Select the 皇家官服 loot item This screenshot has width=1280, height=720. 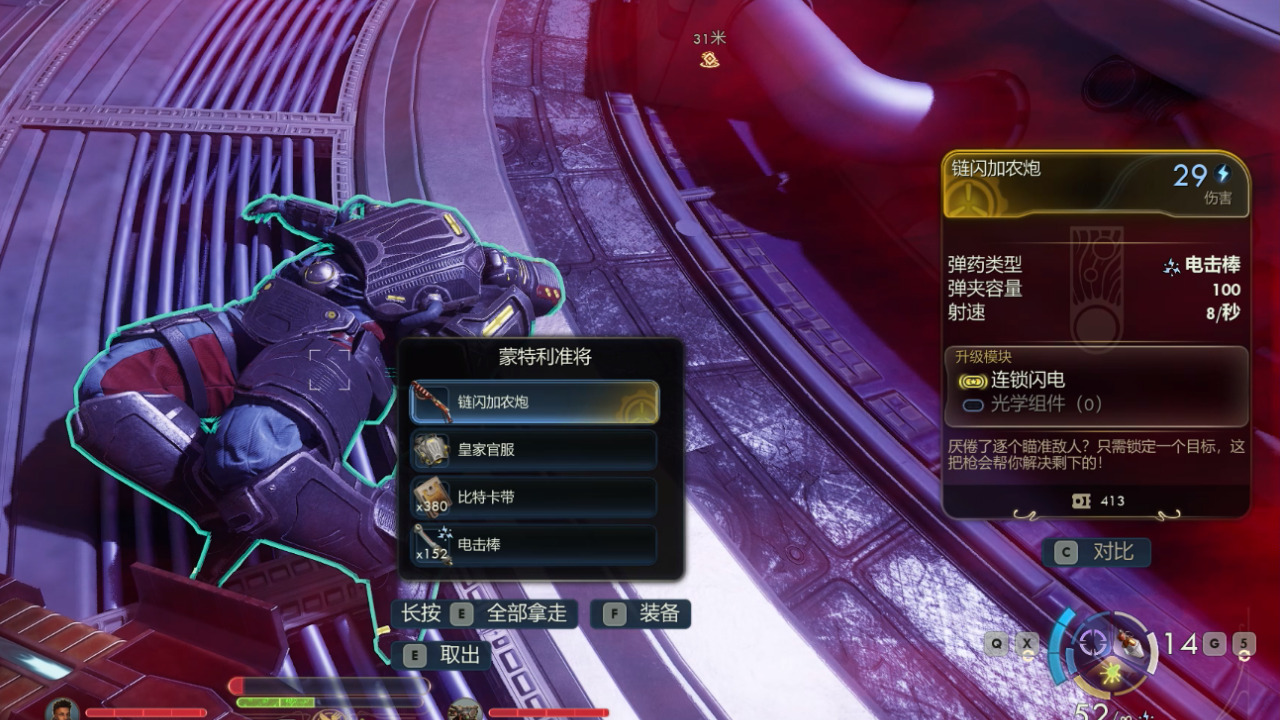534,450
